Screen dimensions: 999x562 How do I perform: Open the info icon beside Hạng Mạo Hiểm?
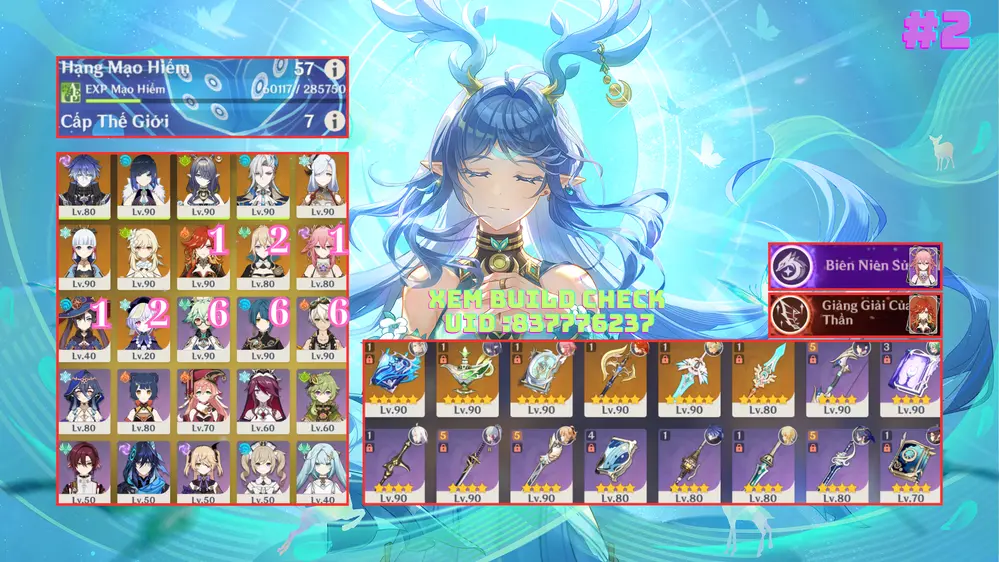pyautogui.click(x=335, y=70)
